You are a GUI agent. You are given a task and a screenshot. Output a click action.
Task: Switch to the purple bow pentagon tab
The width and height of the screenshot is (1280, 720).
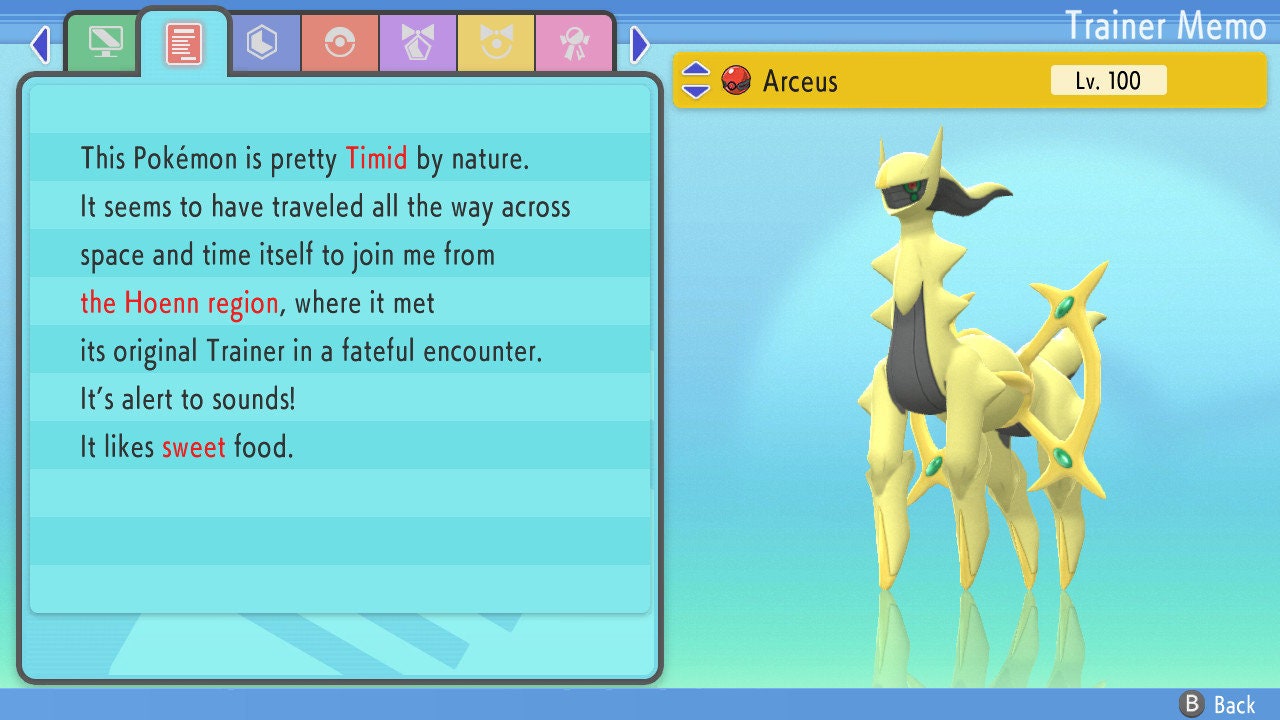click(x=418, y=43)
